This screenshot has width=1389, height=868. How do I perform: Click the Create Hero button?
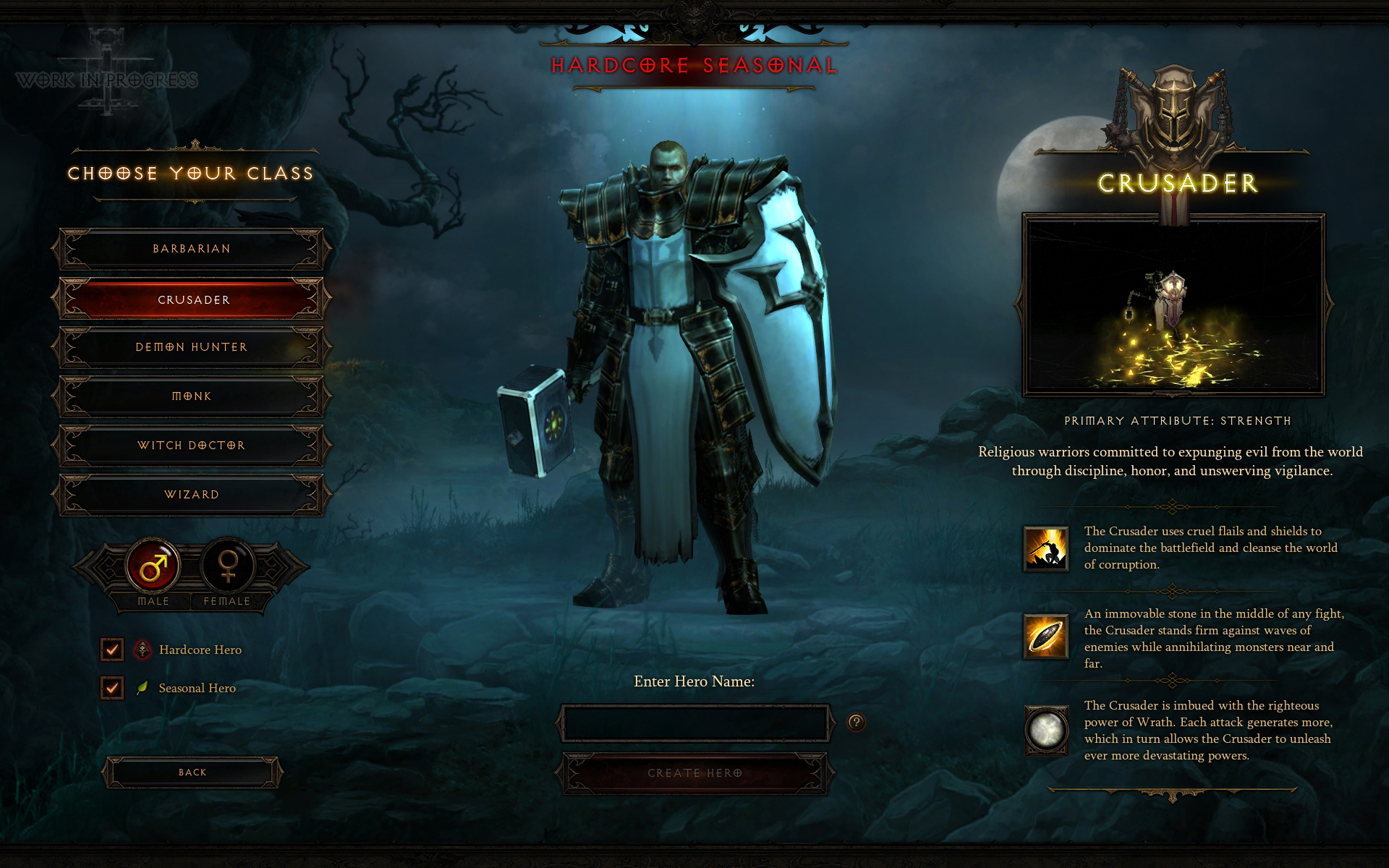pos(694,773)
